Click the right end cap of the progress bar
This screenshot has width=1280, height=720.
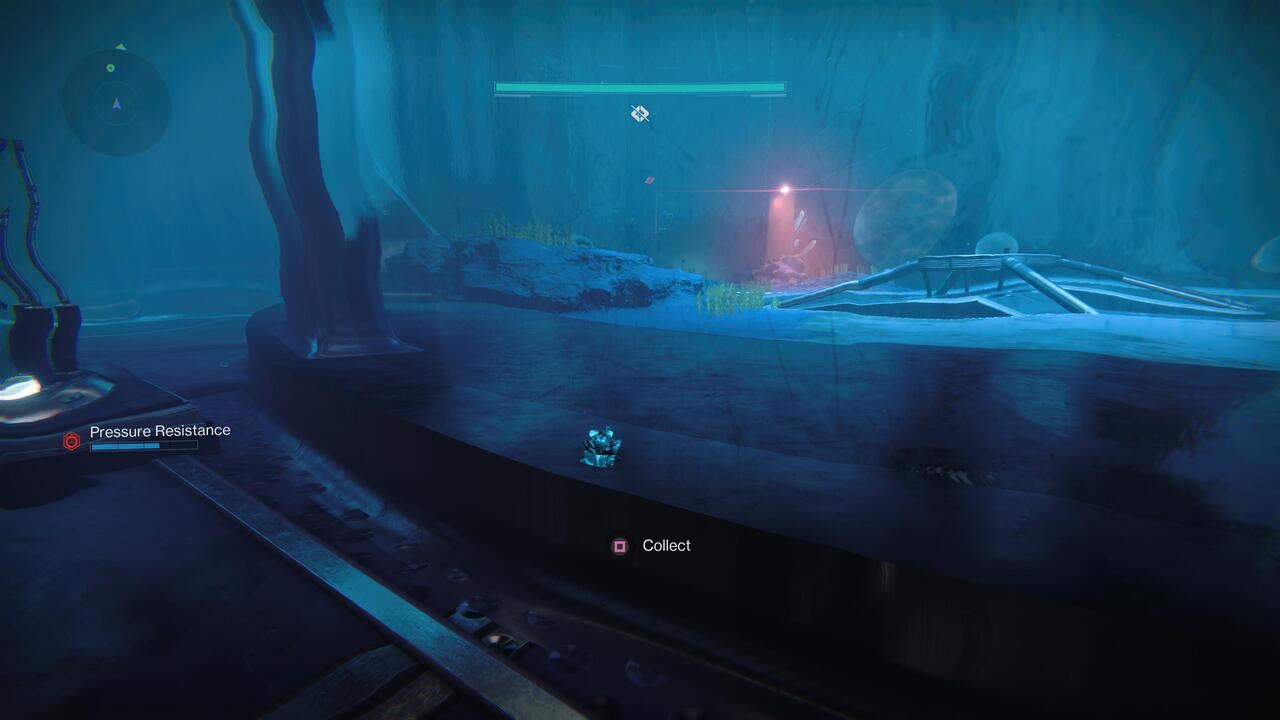[783, 88]
